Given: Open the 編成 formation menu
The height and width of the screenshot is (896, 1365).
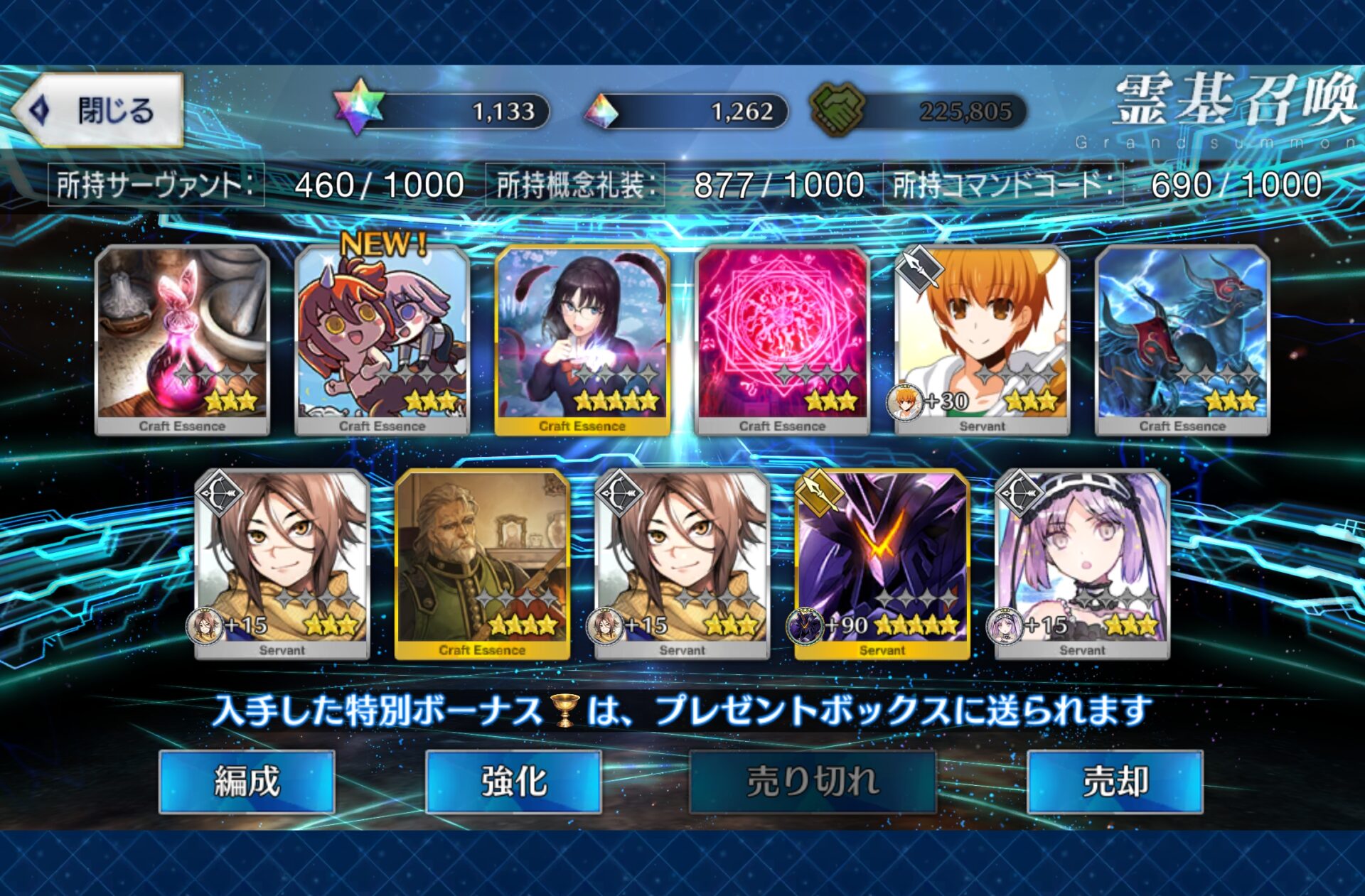Looking at the screenshot, I should click(x=247, y=782).
